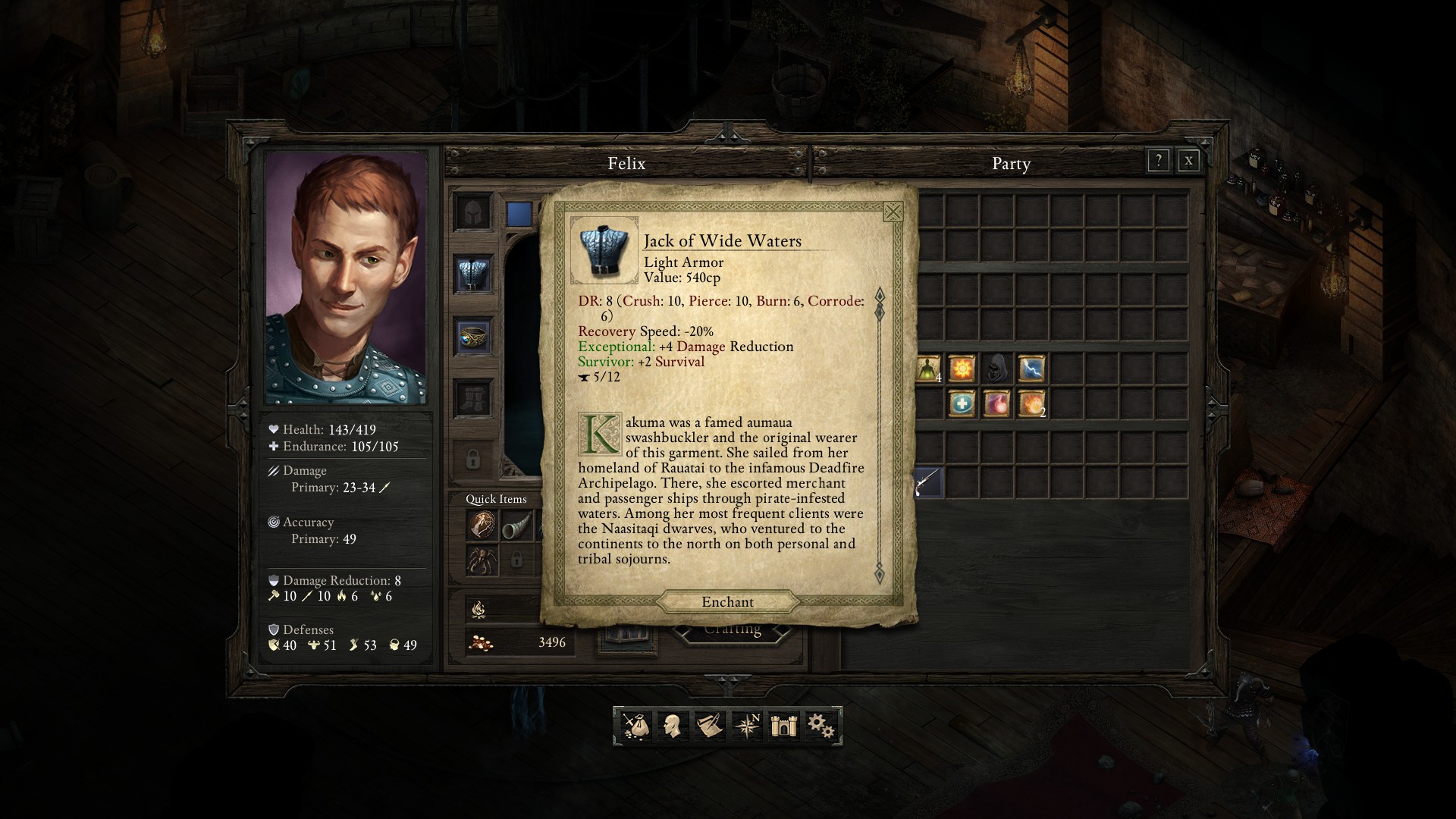Pick the black hooded cloak item
The width and height of the screenshot is (1456, 819).
pyautogui.click(x=996, y=369)
